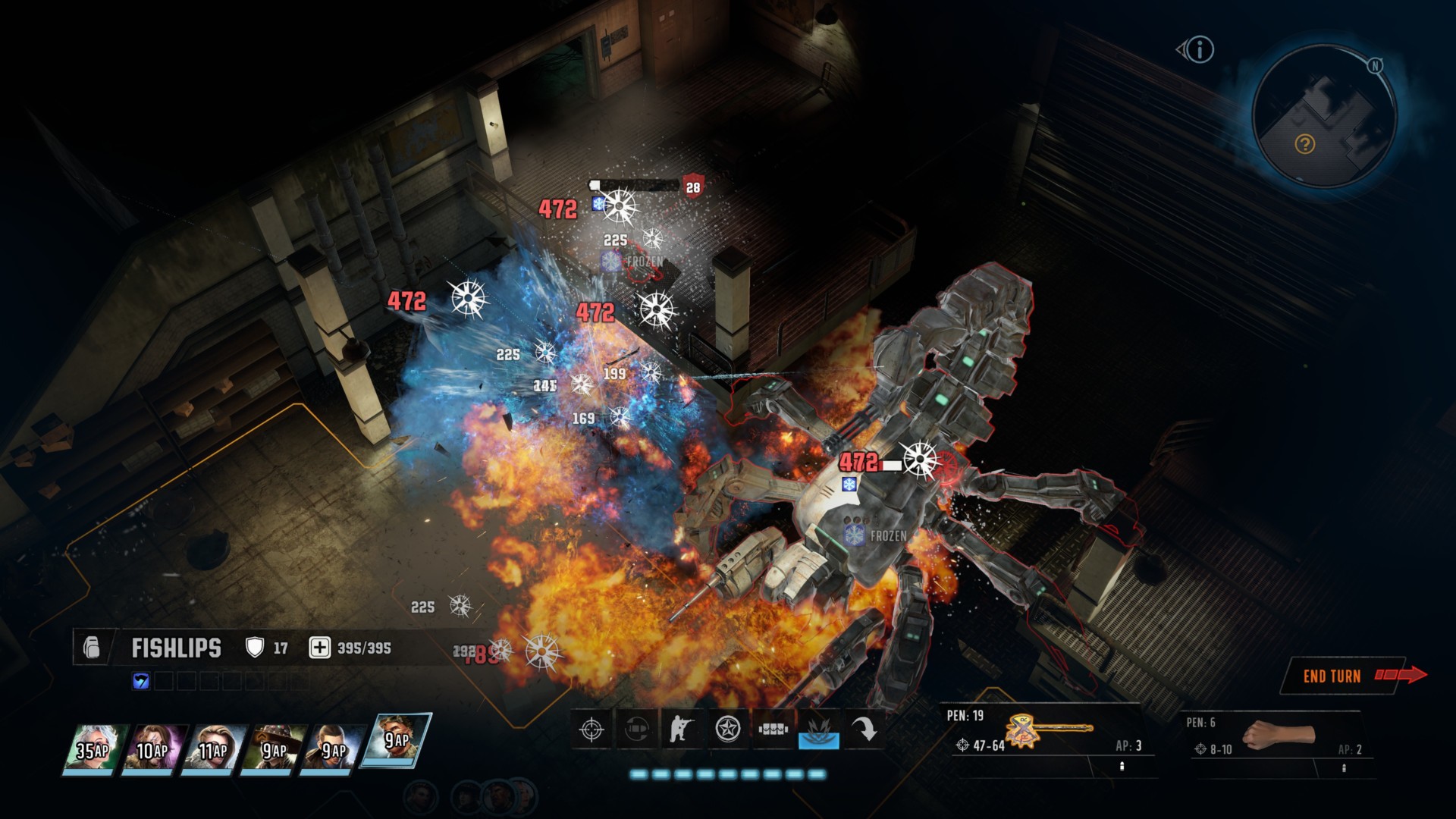1456x819 pixels.
Task: Activate the crosshair attack action
Action: tap(591, 730)
